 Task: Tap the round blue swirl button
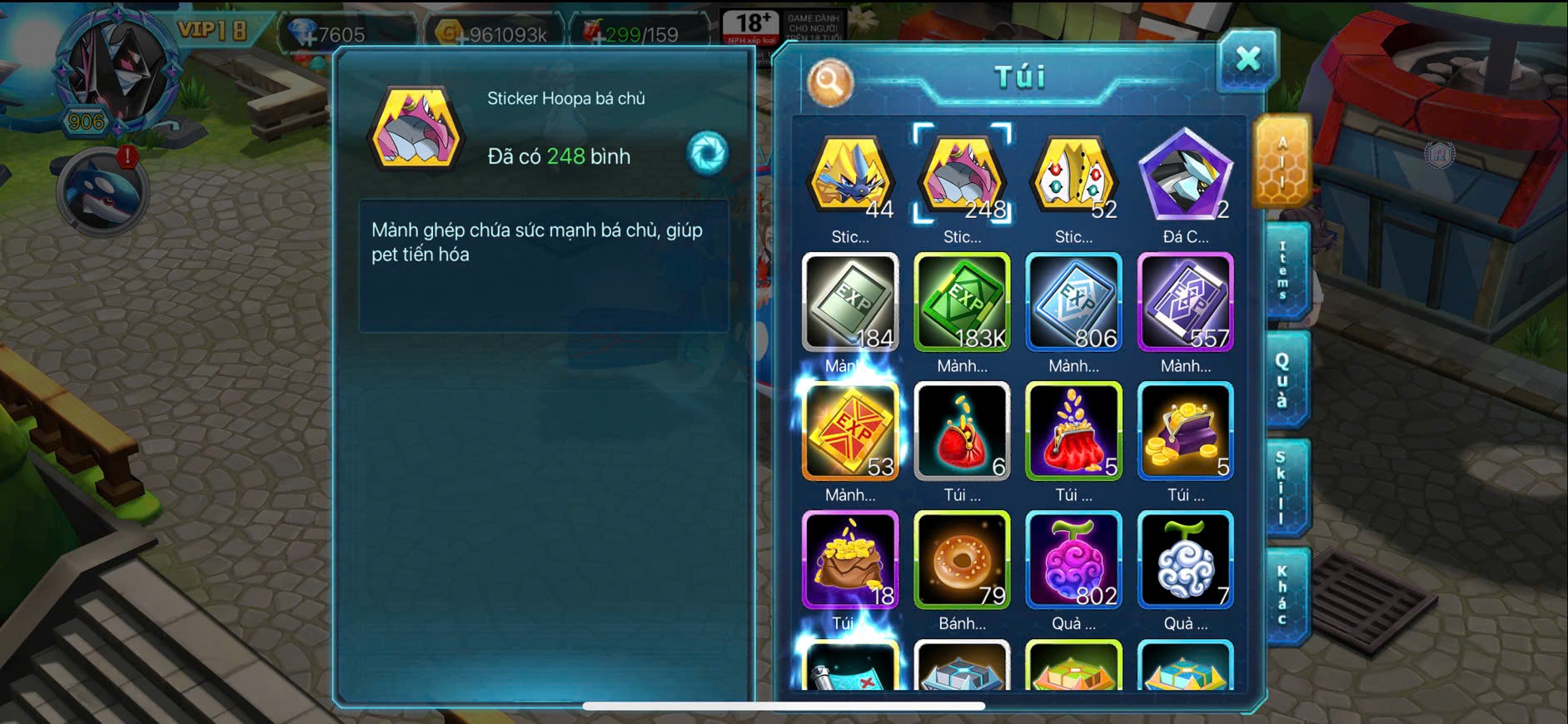coord(708,153)
